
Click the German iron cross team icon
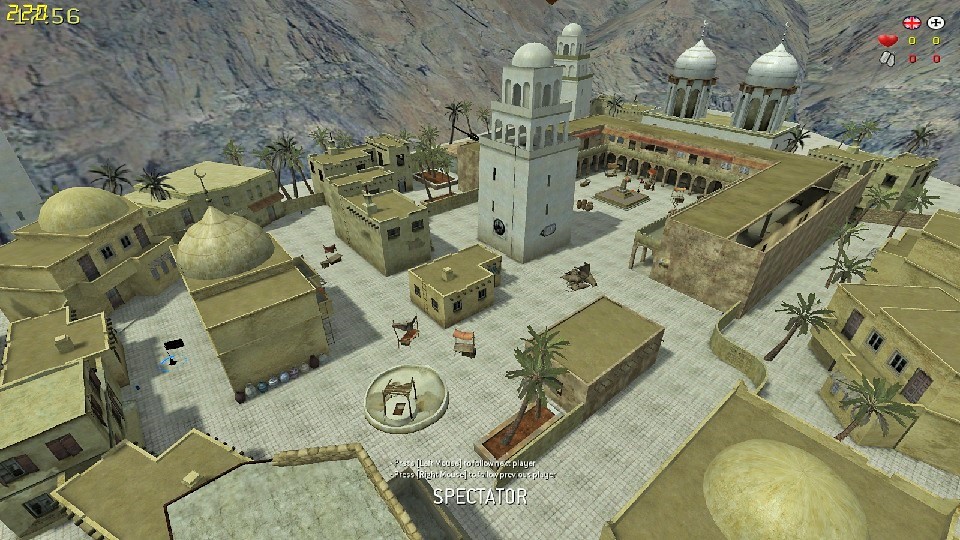pyautogui.click(x=936, y=21)
